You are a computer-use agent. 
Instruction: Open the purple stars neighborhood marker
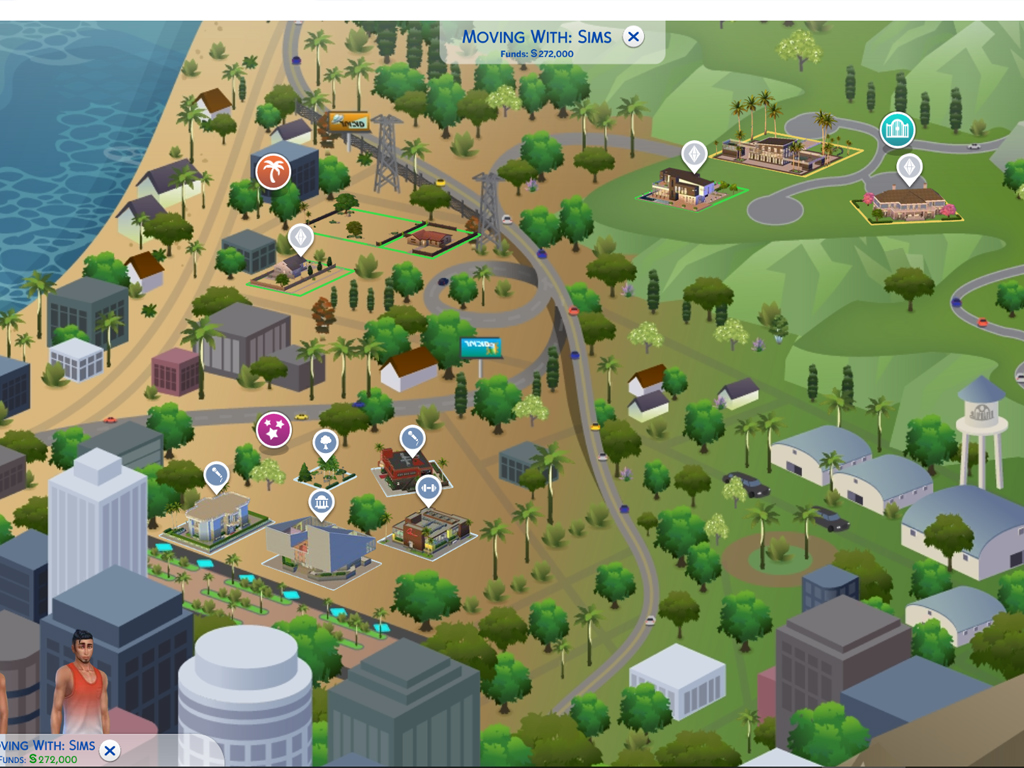(273, 430)
